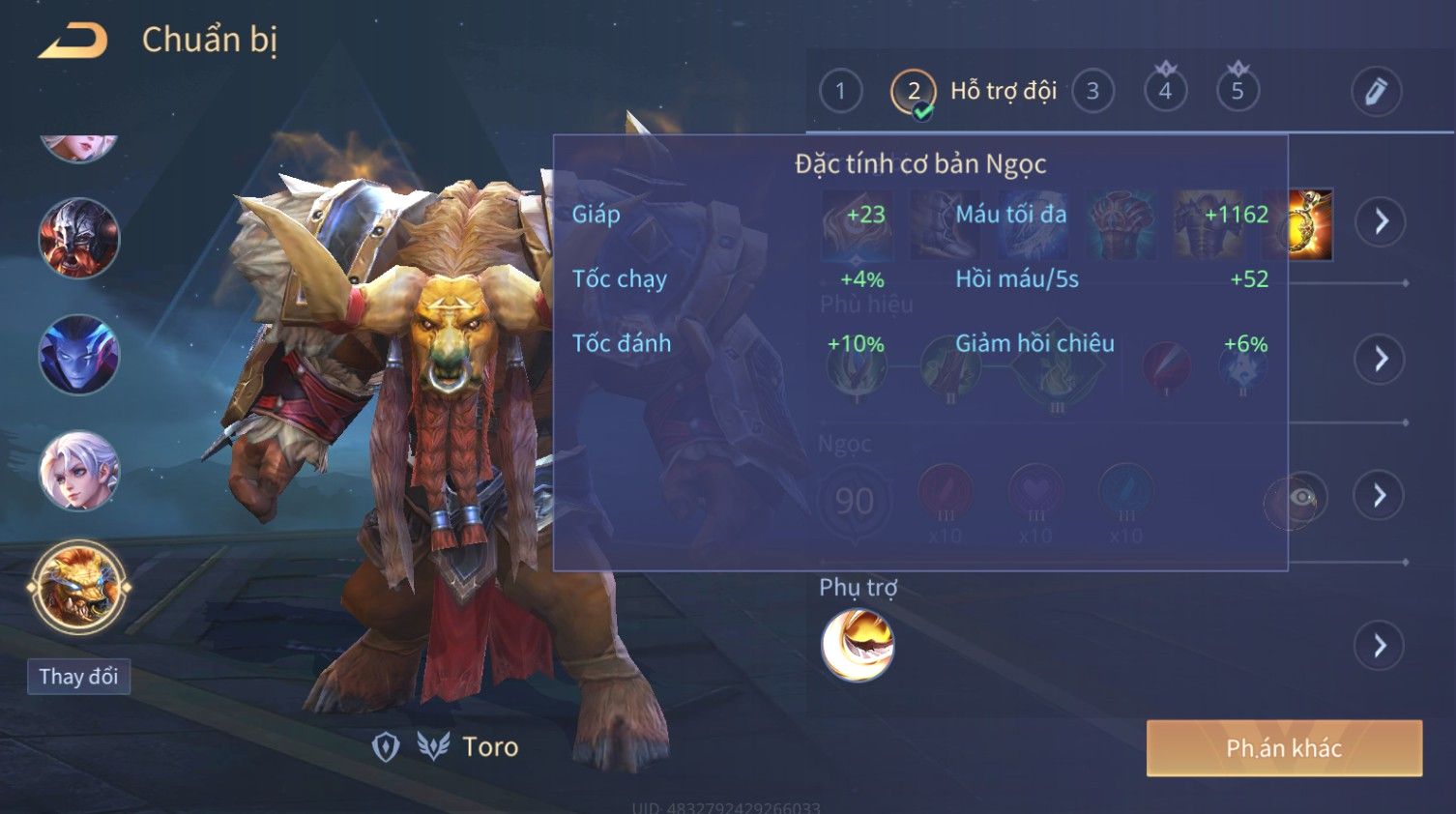
Task: Select the Toro hero portrait
Action: point(79,587)
